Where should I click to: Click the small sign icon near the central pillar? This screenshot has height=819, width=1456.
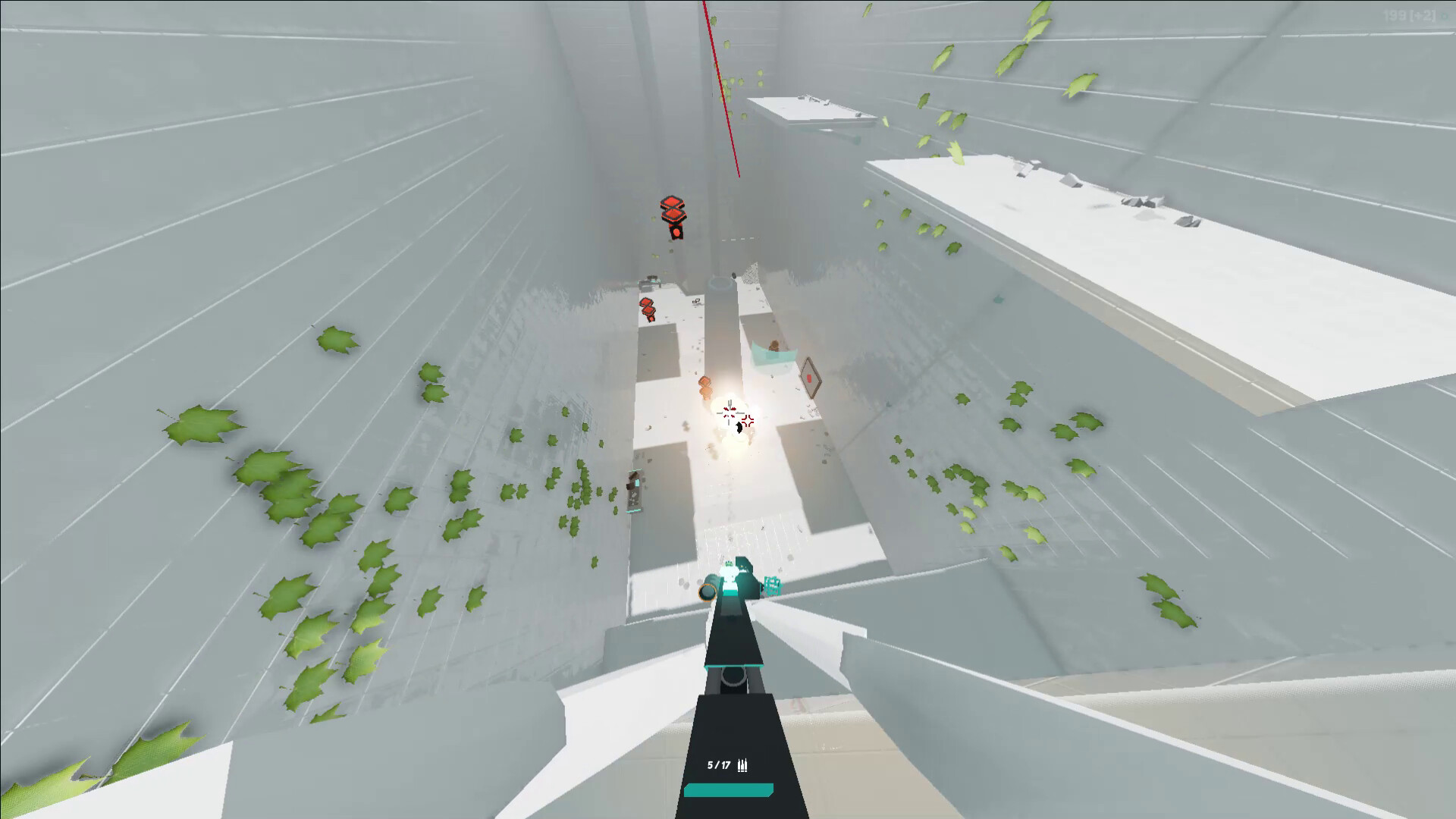tap(697, 300)
